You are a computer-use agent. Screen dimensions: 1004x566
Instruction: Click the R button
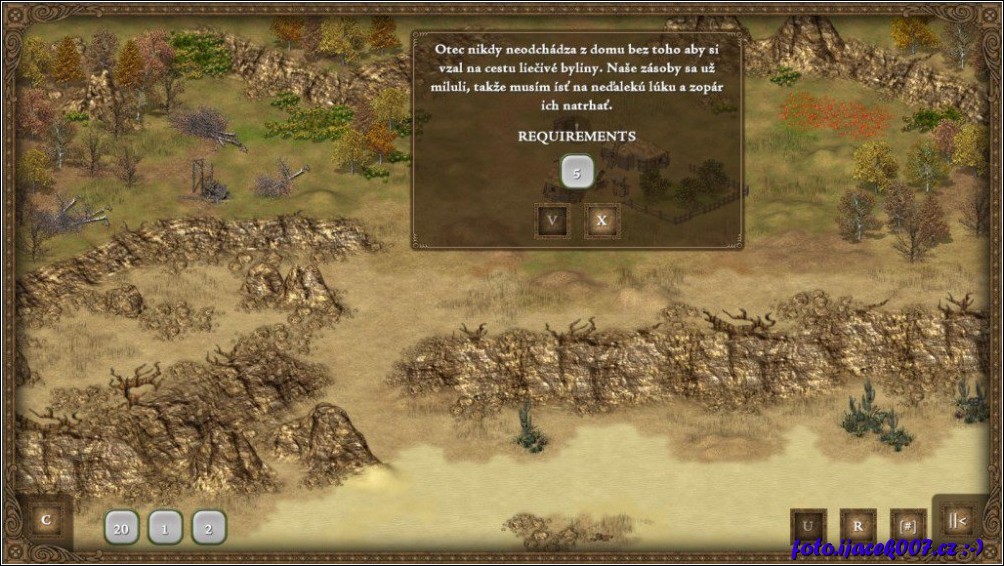[858, 526]
